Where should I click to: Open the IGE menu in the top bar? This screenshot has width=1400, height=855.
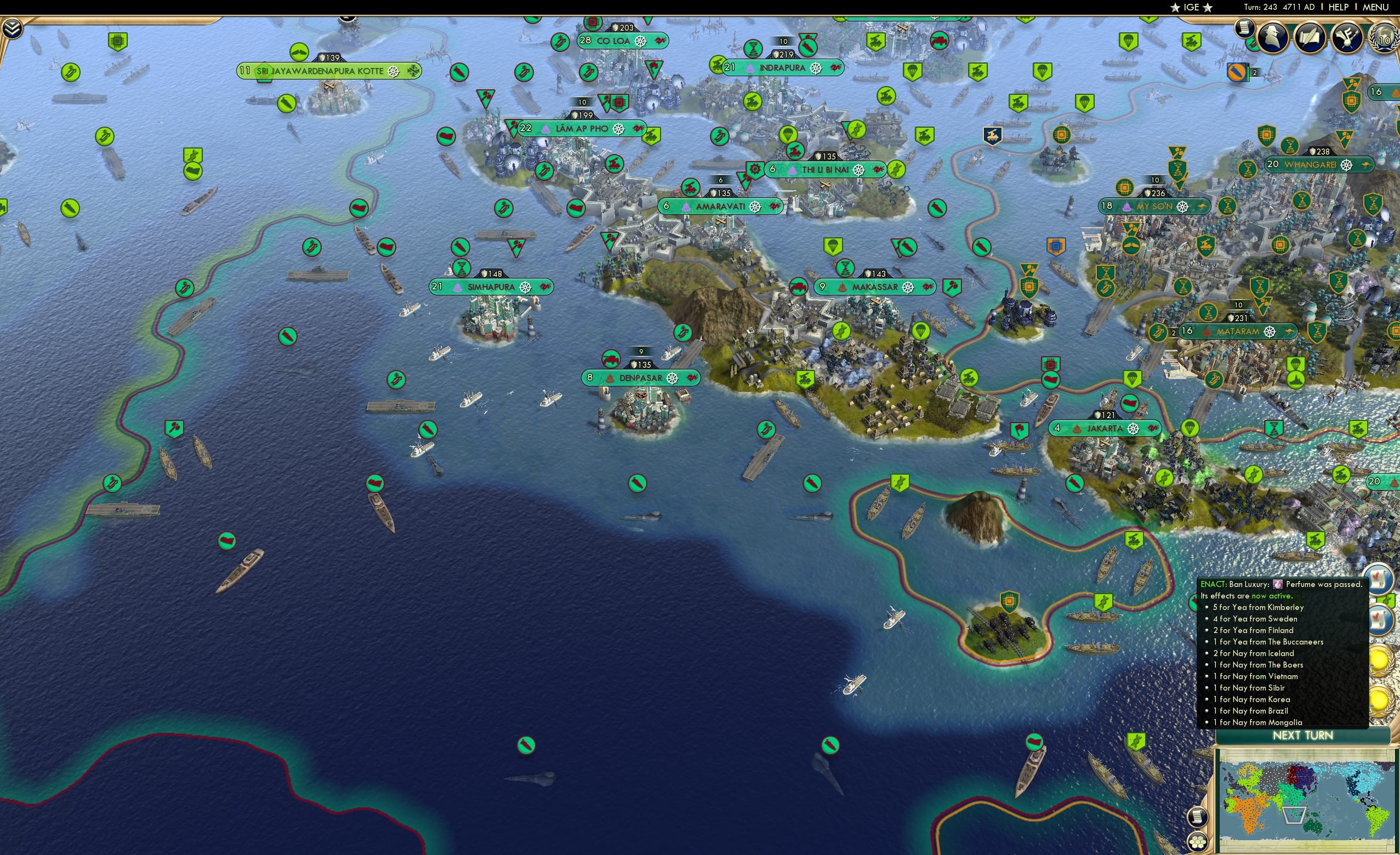click(x=1190, y=7)
